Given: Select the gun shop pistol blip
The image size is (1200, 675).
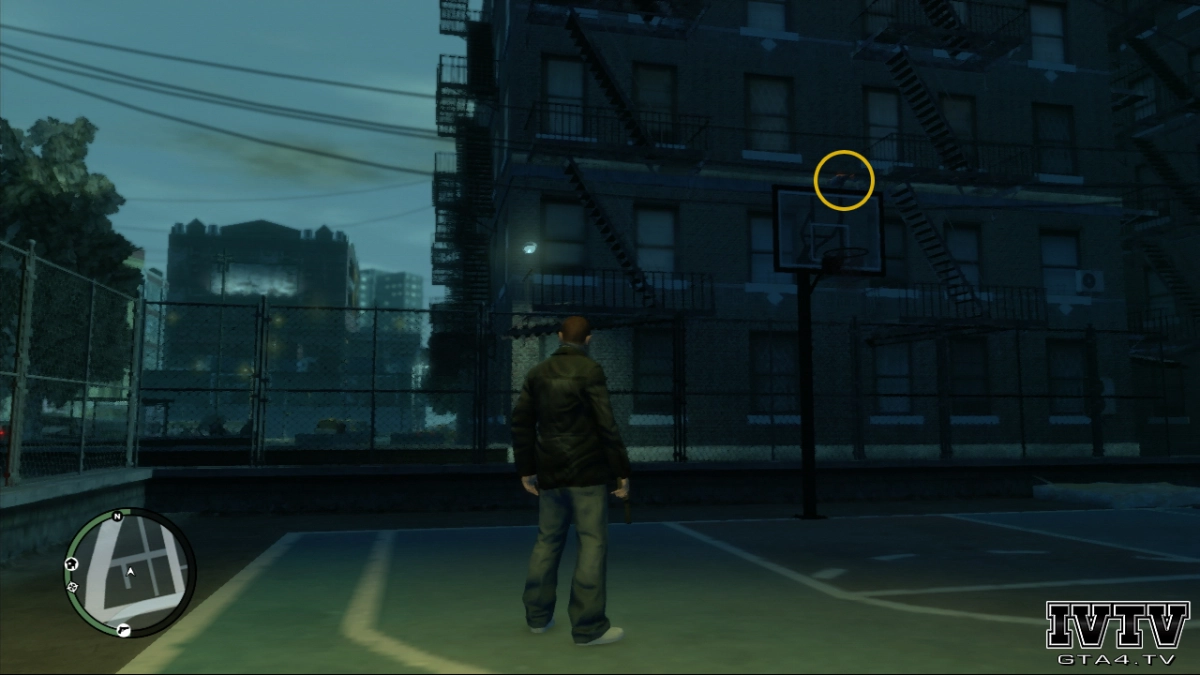Looking at the screenshot, I should click(x=122, y=629).
